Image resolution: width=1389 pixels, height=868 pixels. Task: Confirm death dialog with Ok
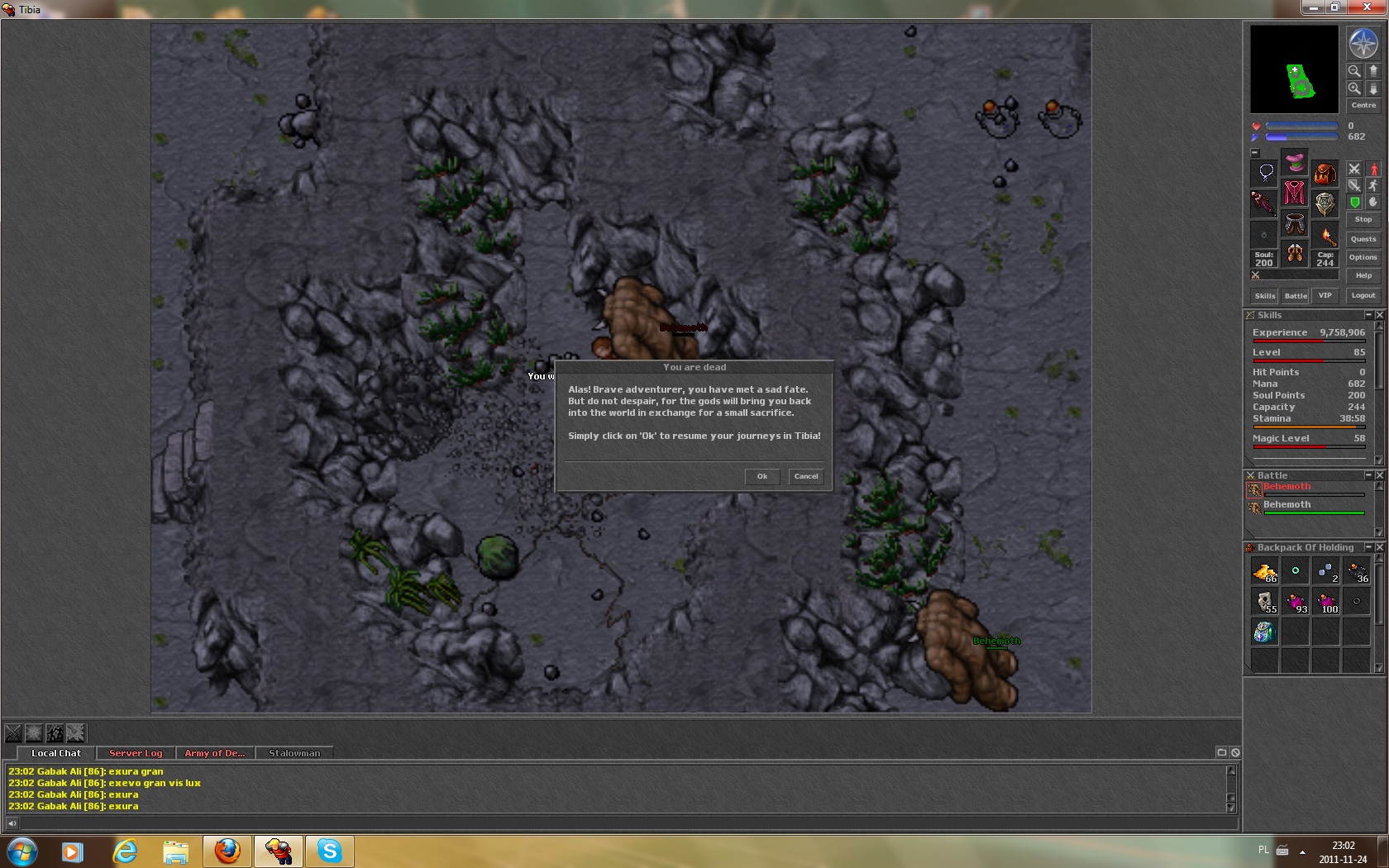coord(761,476)
